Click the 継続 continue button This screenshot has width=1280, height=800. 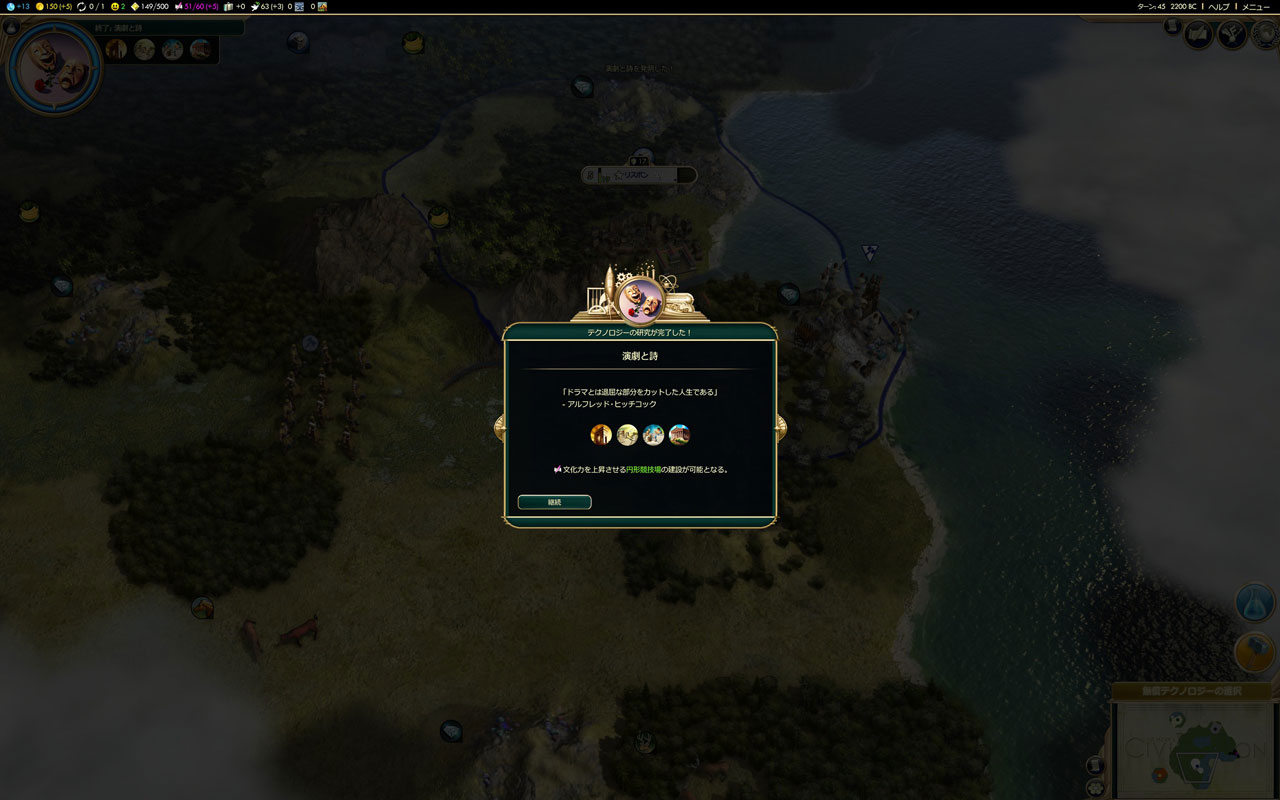point(554,502)
